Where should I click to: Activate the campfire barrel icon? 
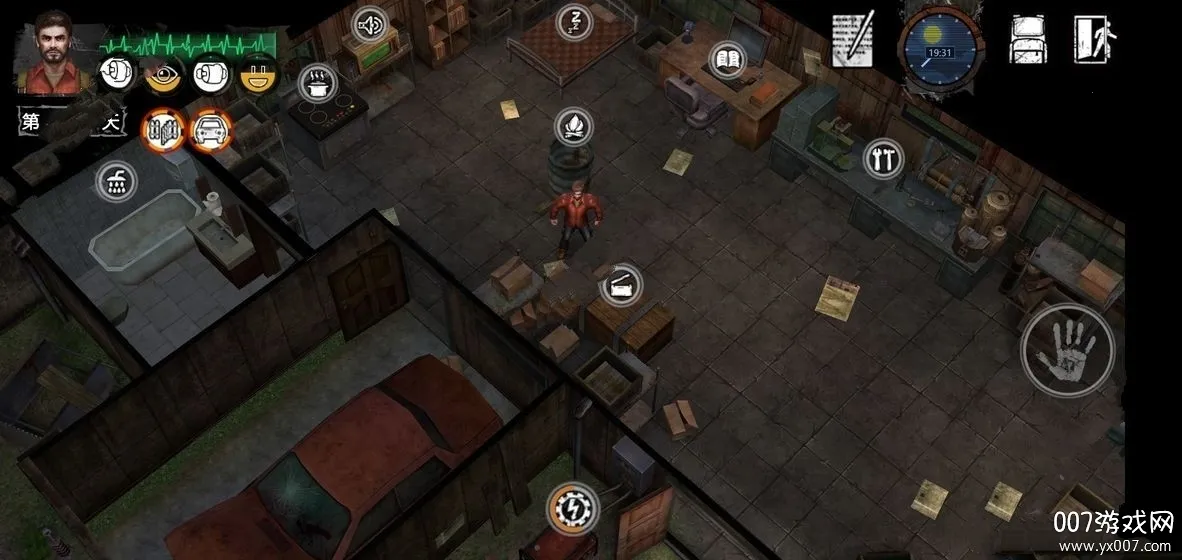pyautogui.click(x=574, y=127)
